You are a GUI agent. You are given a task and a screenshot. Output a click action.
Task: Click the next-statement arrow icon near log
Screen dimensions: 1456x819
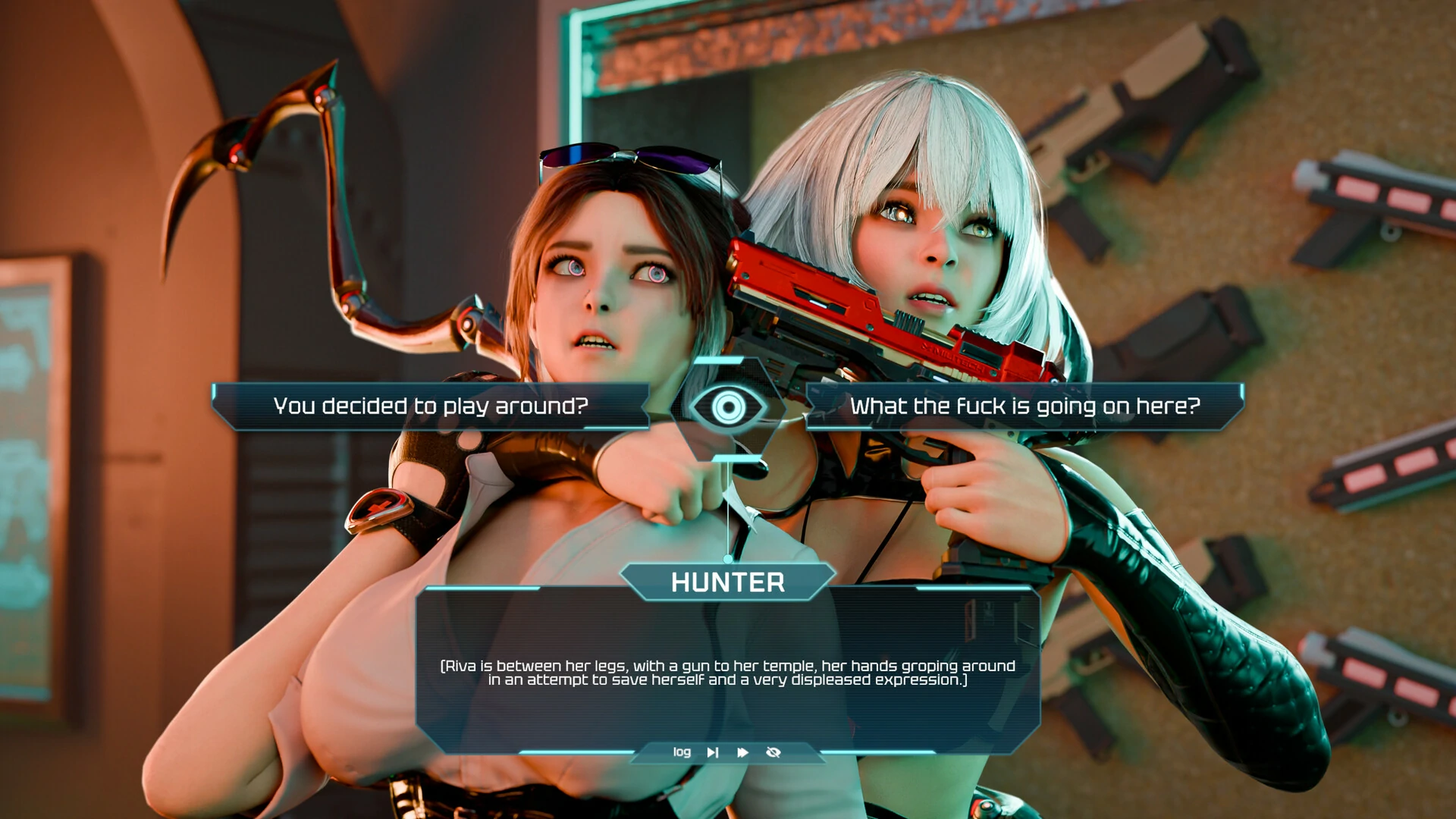coord(711,752)
